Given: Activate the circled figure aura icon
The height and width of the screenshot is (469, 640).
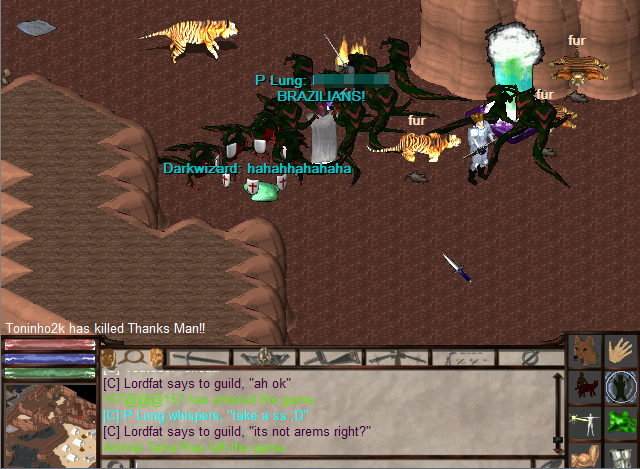Looking at the screenshot, I should [622, 387].
